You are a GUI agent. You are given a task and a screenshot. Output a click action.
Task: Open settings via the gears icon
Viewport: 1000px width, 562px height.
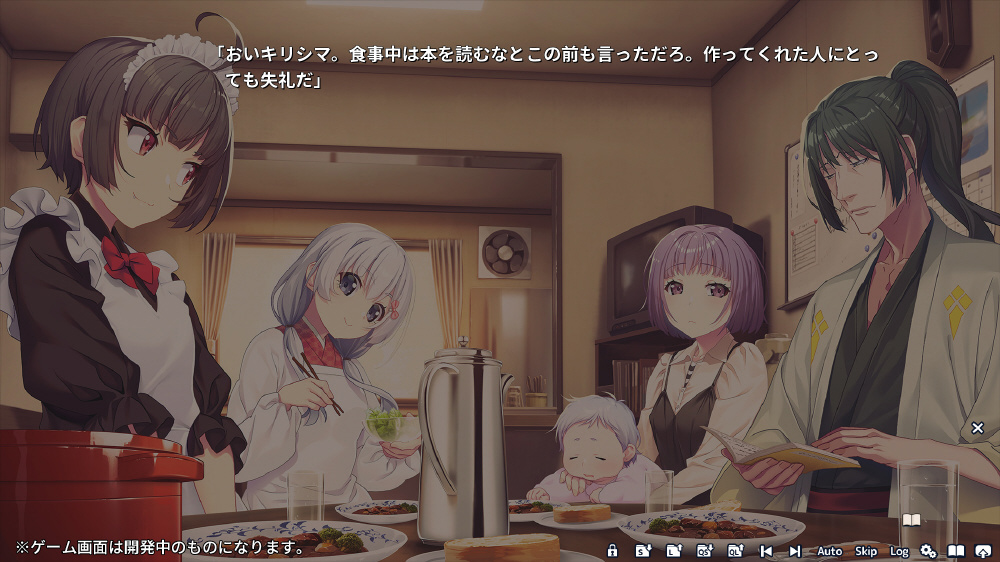pyautogui.click(x=928, y=551)
